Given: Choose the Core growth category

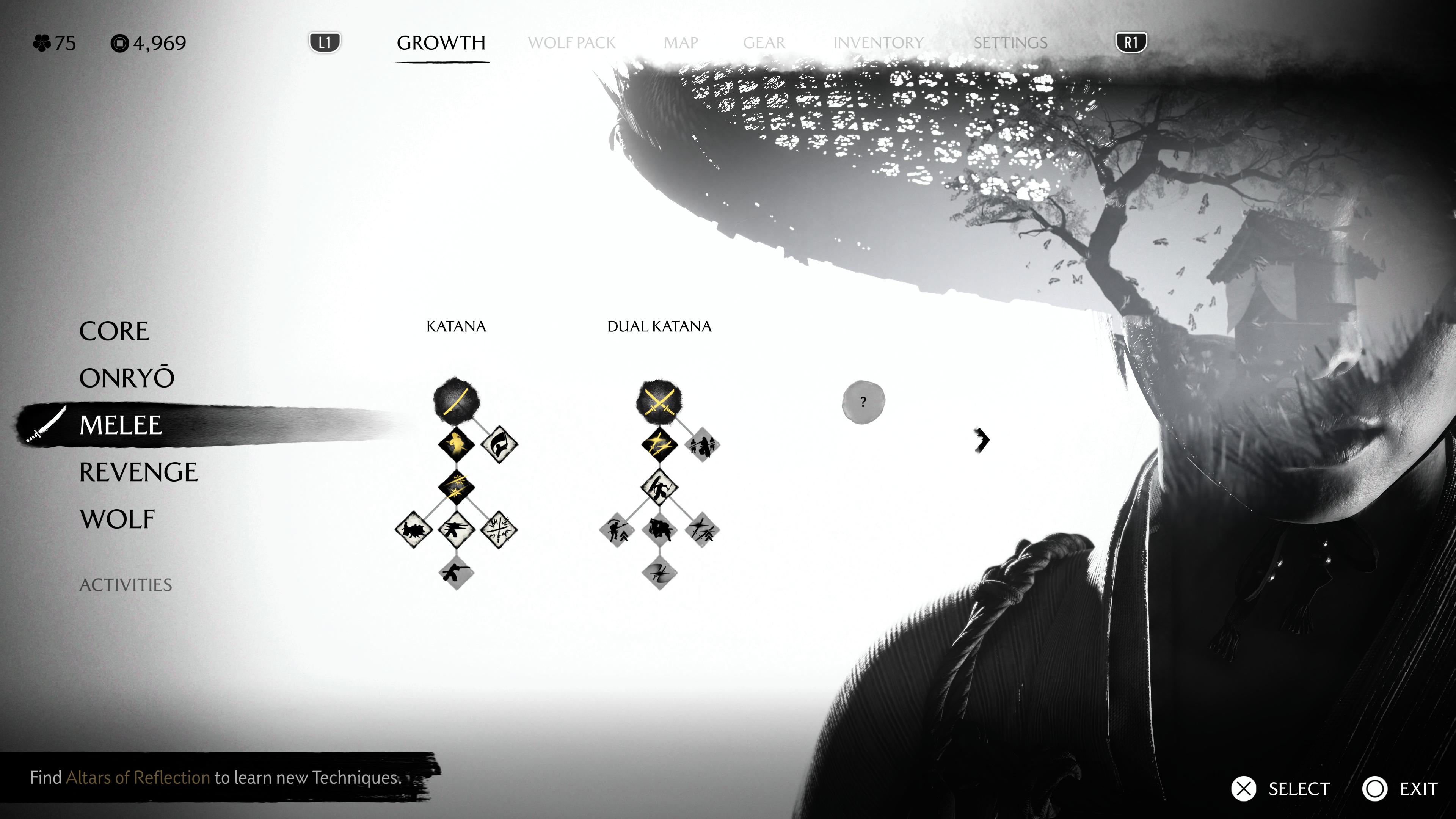Looking at the screenshot, I should (x=114, y=331).
